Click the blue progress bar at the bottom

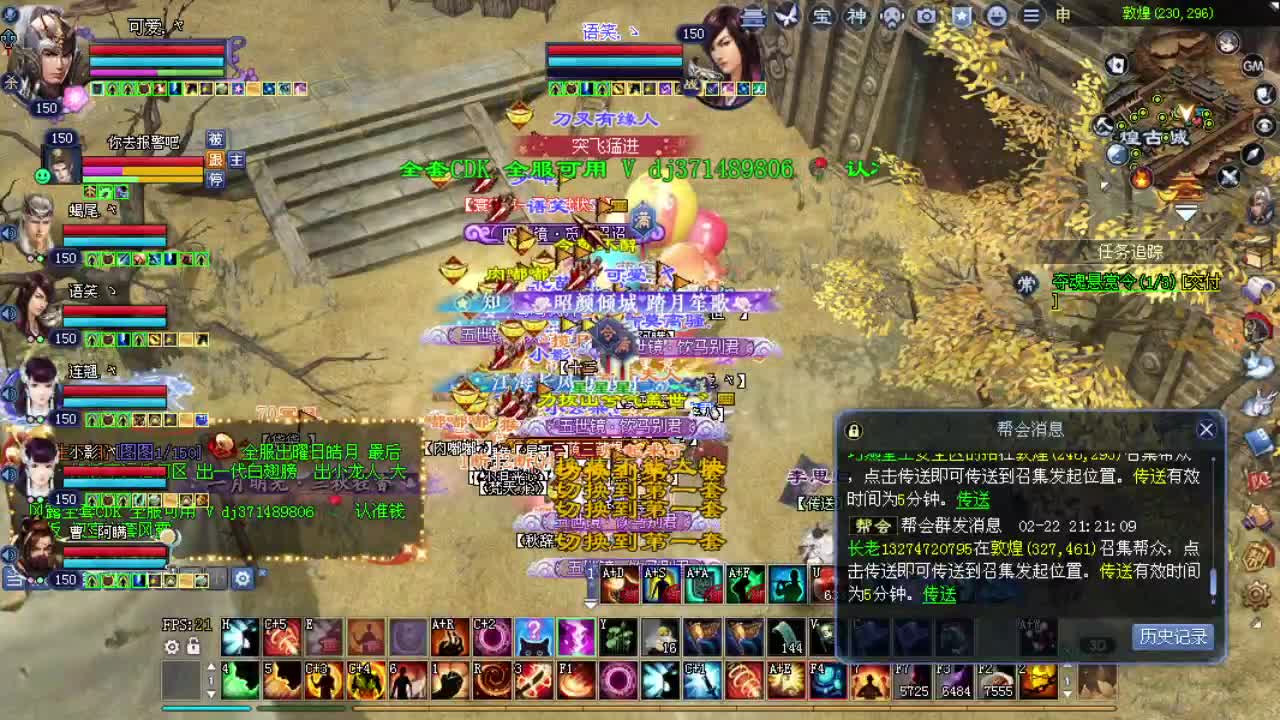[x=207, y=707]
